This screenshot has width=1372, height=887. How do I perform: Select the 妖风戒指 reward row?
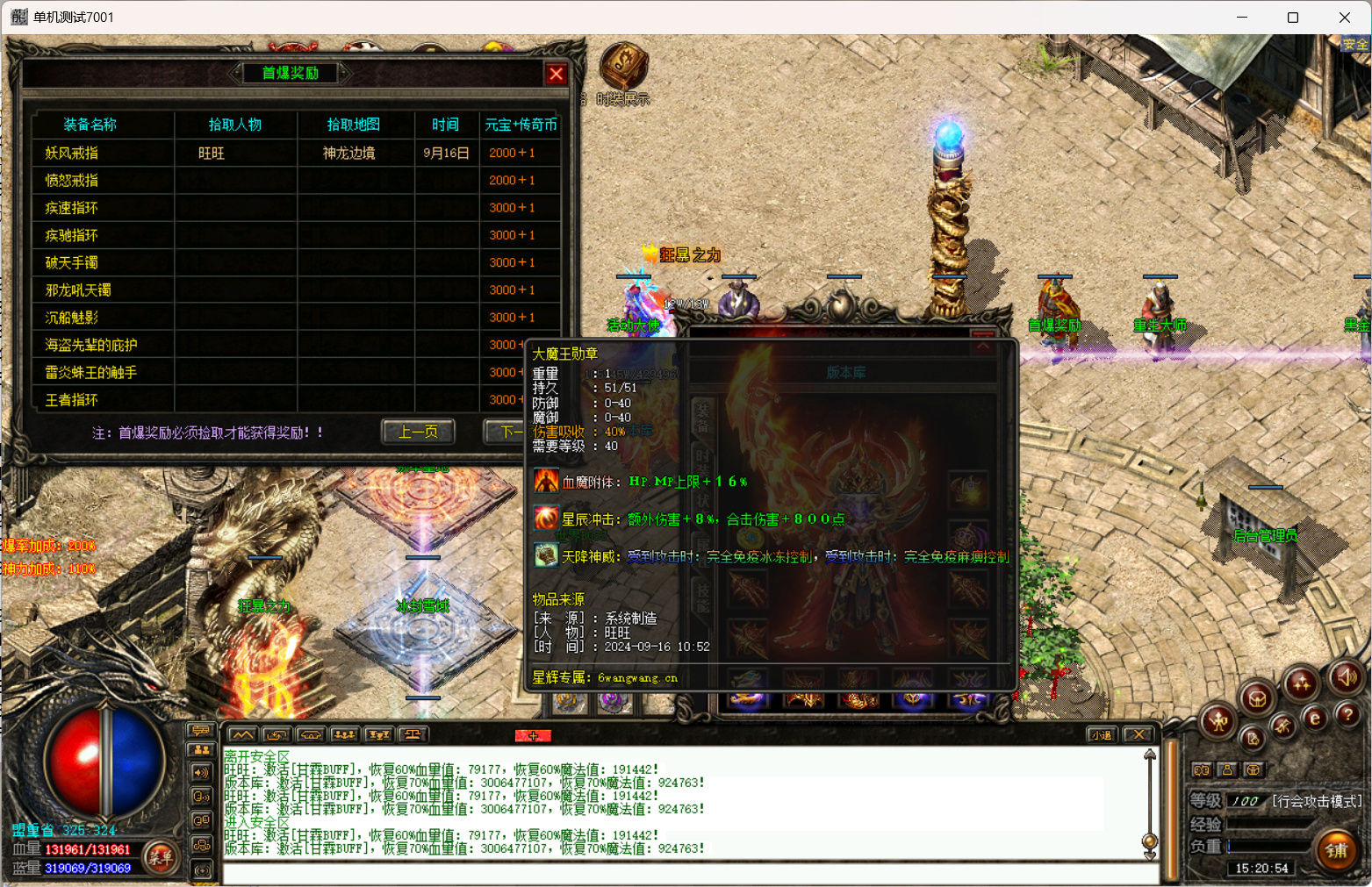[72, 153]
